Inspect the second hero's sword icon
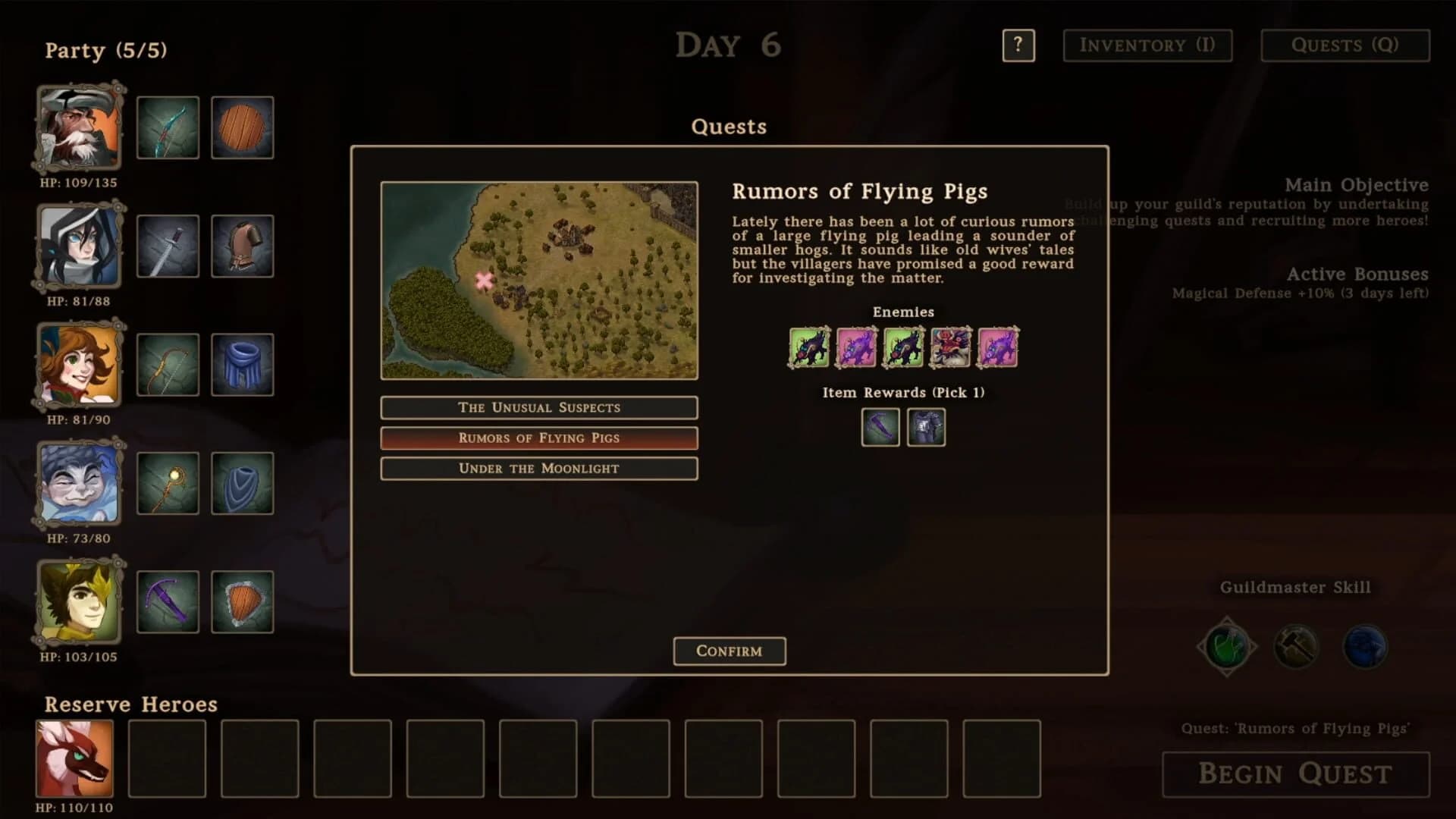1456x819 pixels. [x=168, y=246]
